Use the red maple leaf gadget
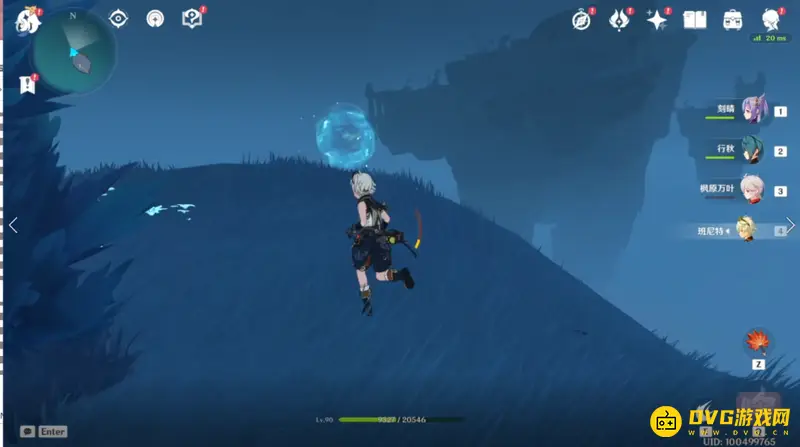The image size is (800, 447). [755, 342]
